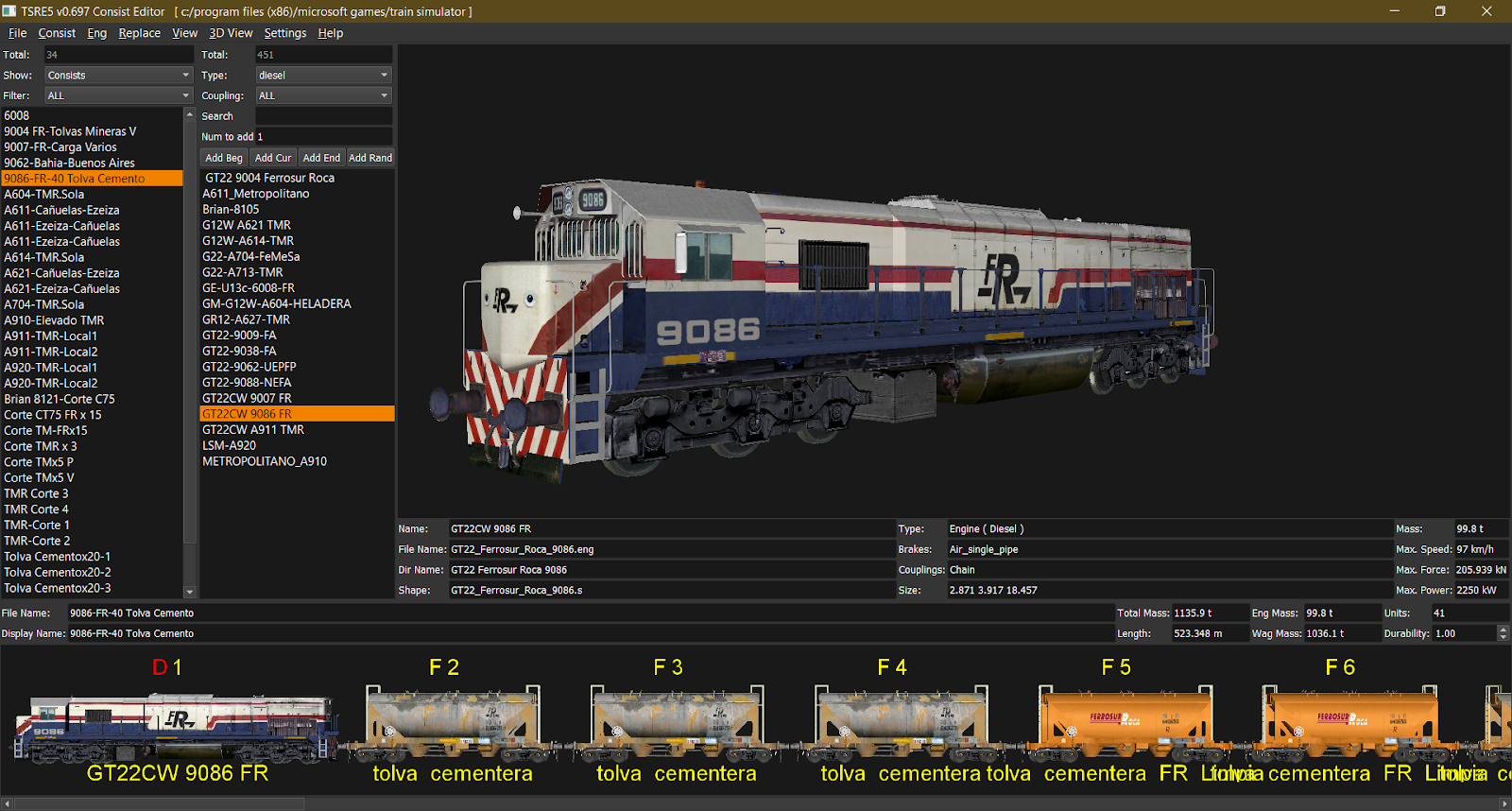Increment the Durability value stepper
Screen dimensions: 1512x811
point(1503,629)
